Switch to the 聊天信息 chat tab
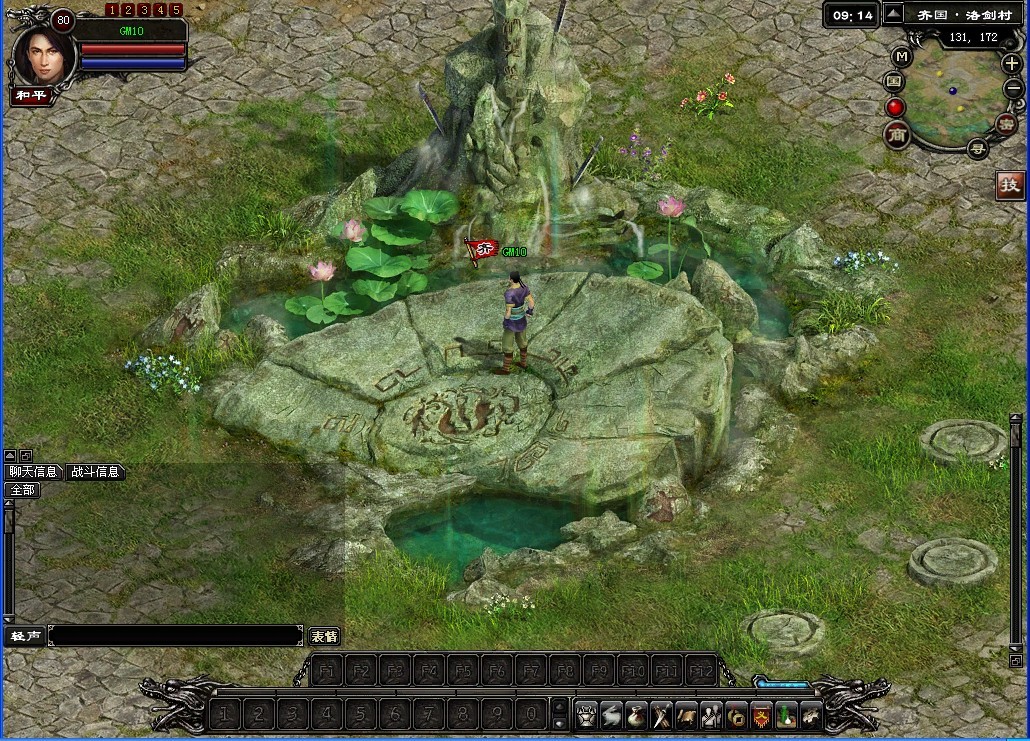Image resolution: width=1030 pixels, height=741 pixels. [33, 472]
